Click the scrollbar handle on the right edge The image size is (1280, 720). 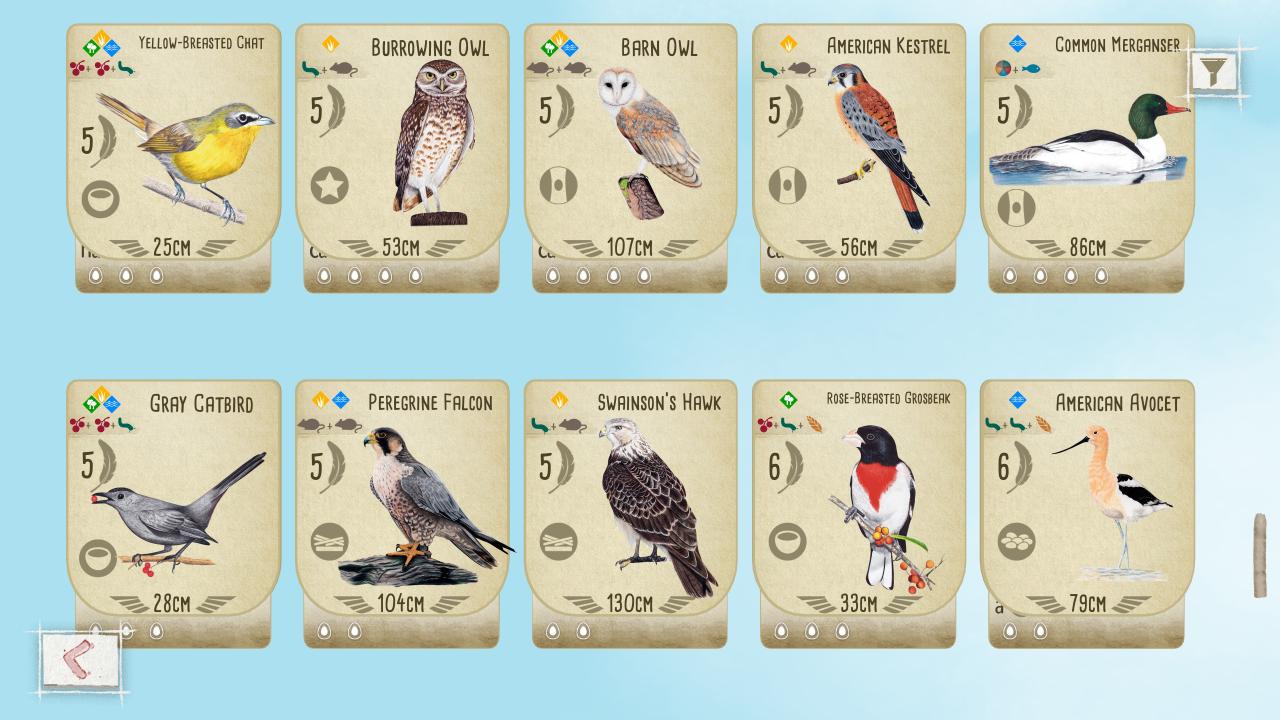[1260, 556]
